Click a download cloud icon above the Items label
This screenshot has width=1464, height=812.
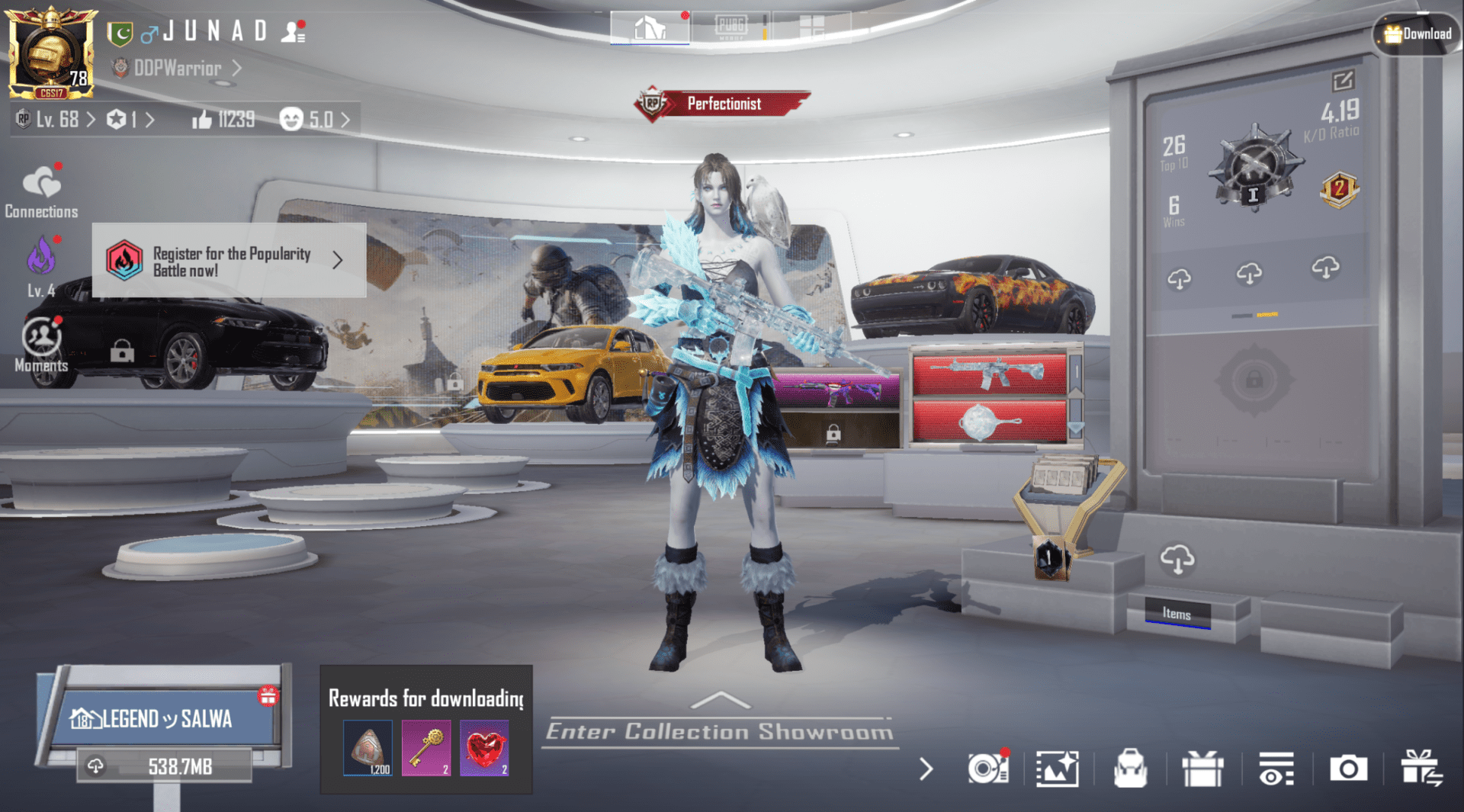coord(1177,560)
